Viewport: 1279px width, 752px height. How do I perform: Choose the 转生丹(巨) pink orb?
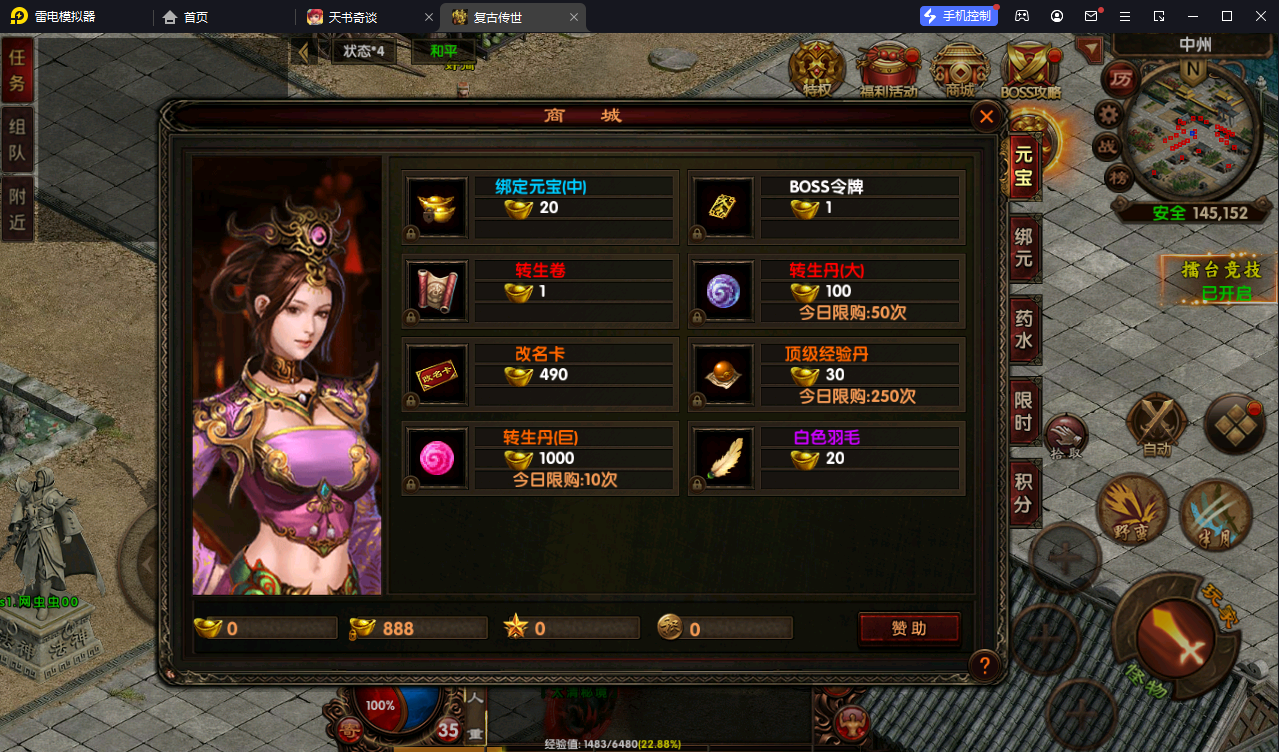438,458
